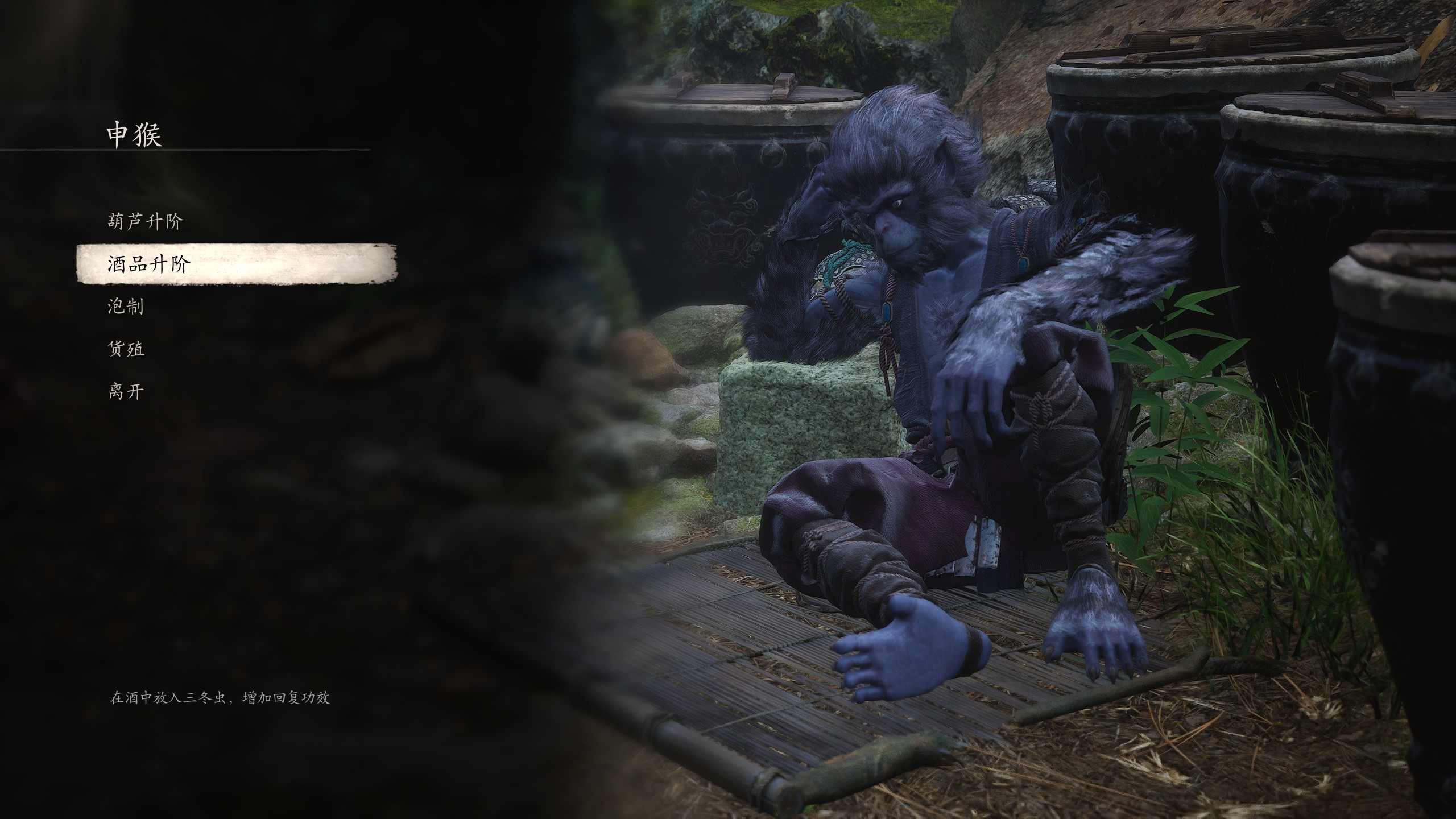Click 离开 to leave the conversation
Image resolution: width=1456 pixels, height=819 pixels.
[x=126, y=391]
